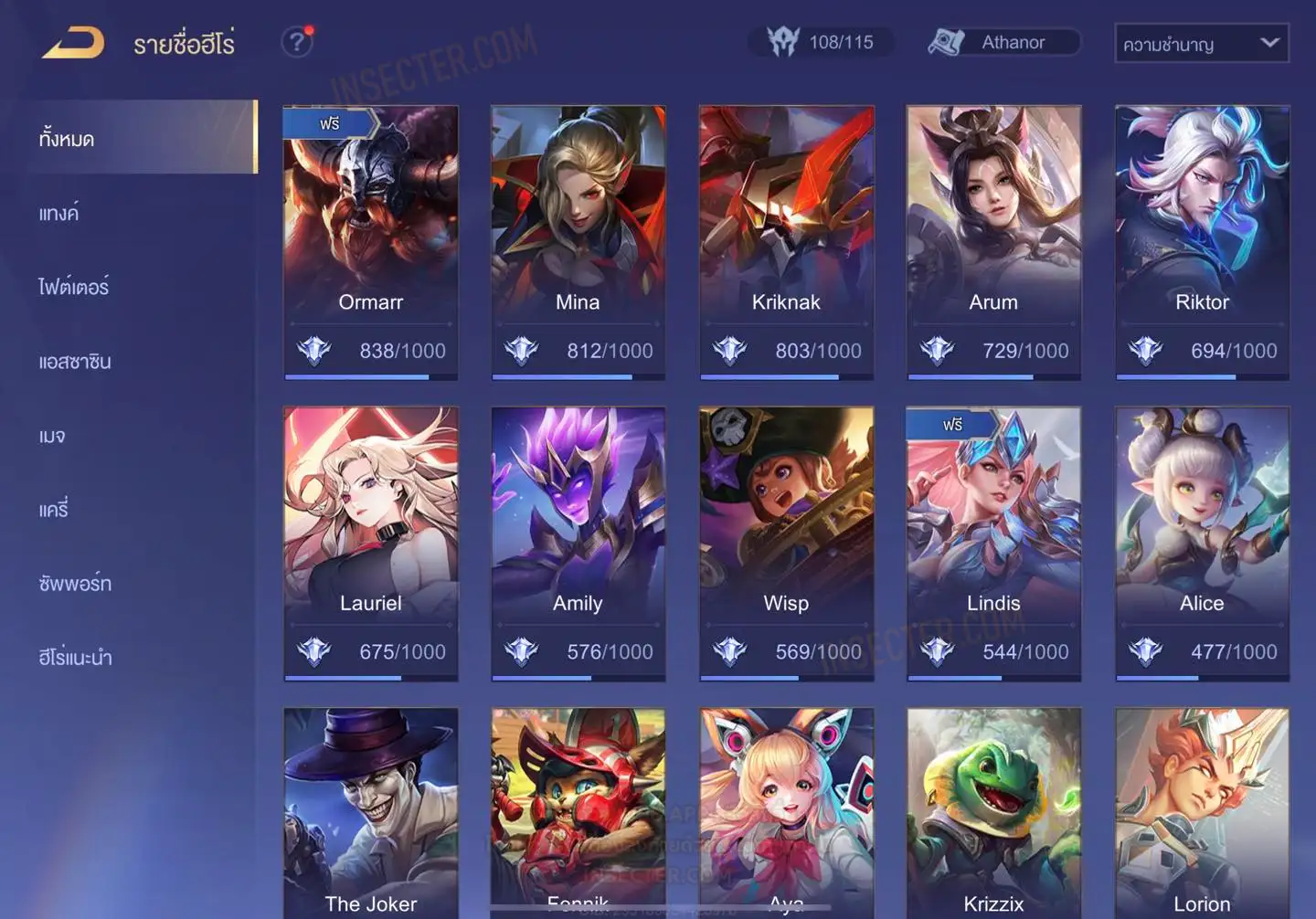Show the ไฟต์เตอร์ hero category
Viewport: 1316px width, 919px height.
pyautogui.click(x=74, y=287)
